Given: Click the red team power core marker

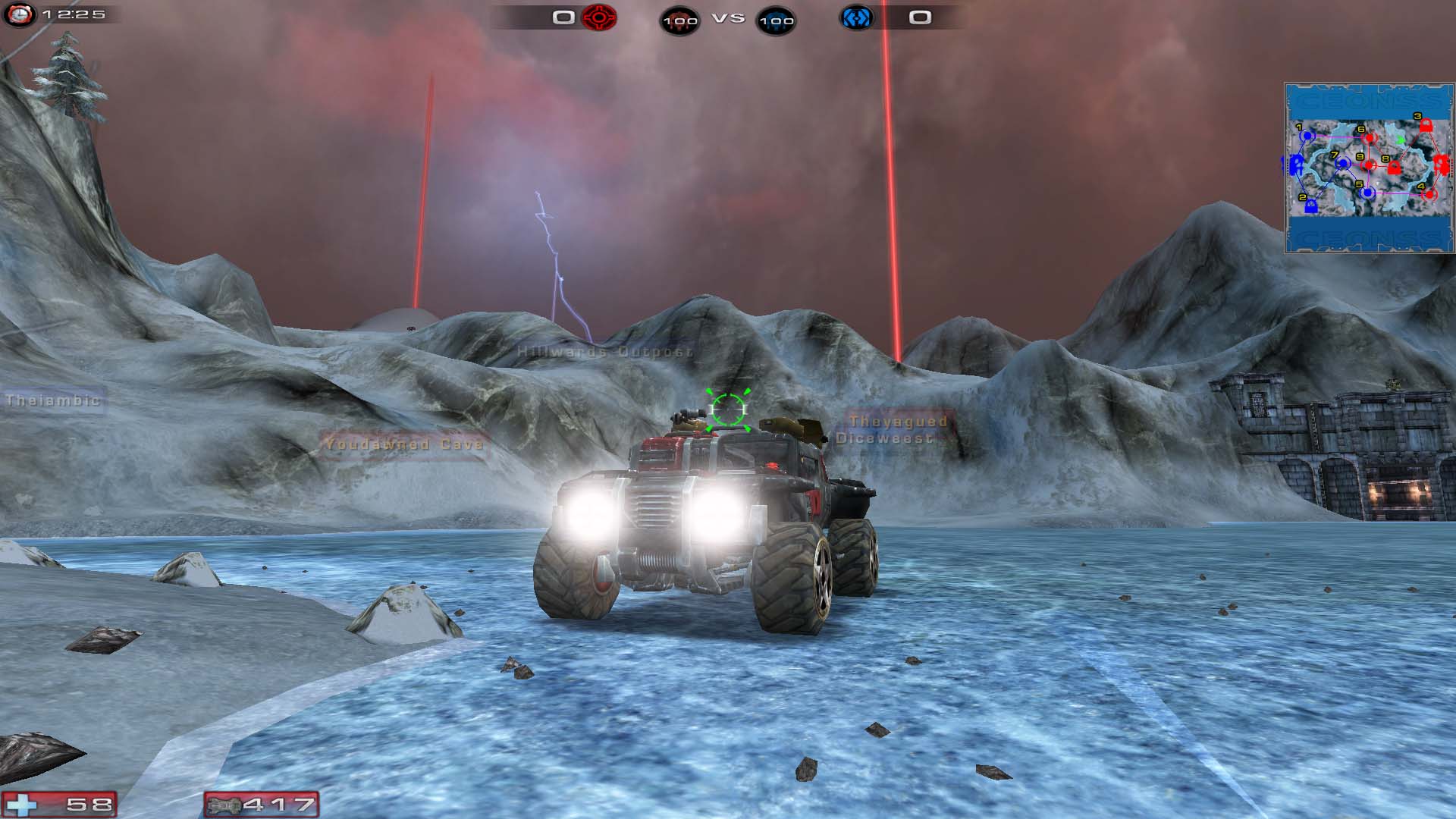Looking at the screenshot, I should click(x=1442, y=164).
